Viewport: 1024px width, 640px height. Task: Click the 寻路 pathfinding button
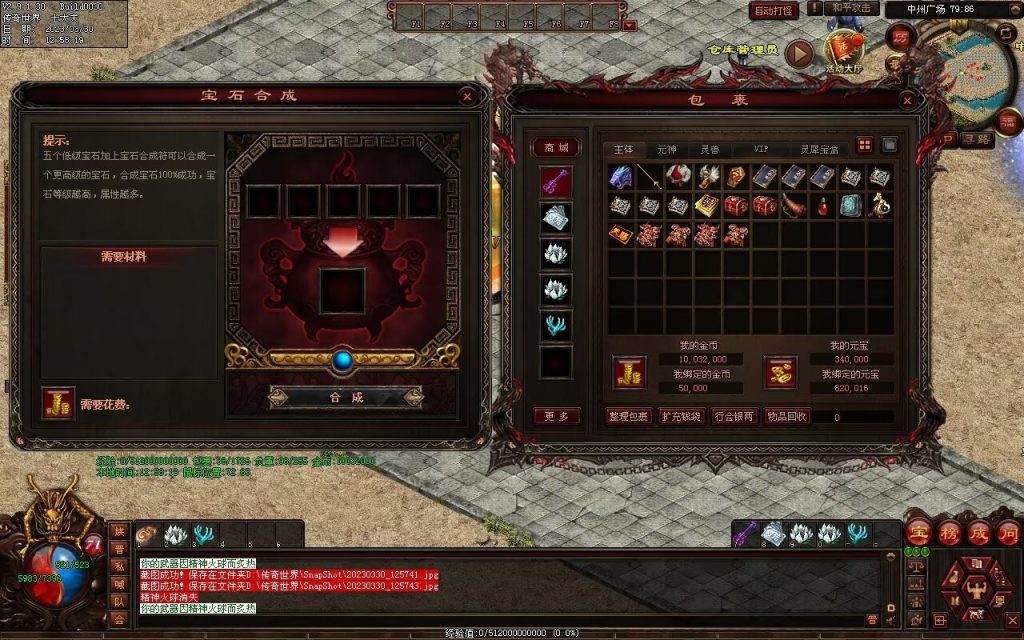(x=976, y=140)
